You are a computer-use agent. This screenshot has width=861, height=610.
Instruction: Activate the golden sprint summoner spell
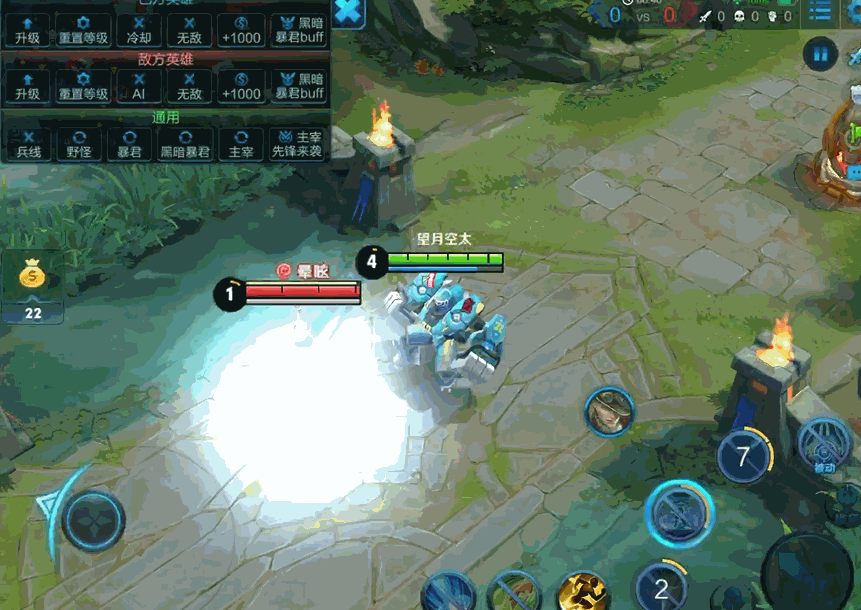tap(583, 591)
